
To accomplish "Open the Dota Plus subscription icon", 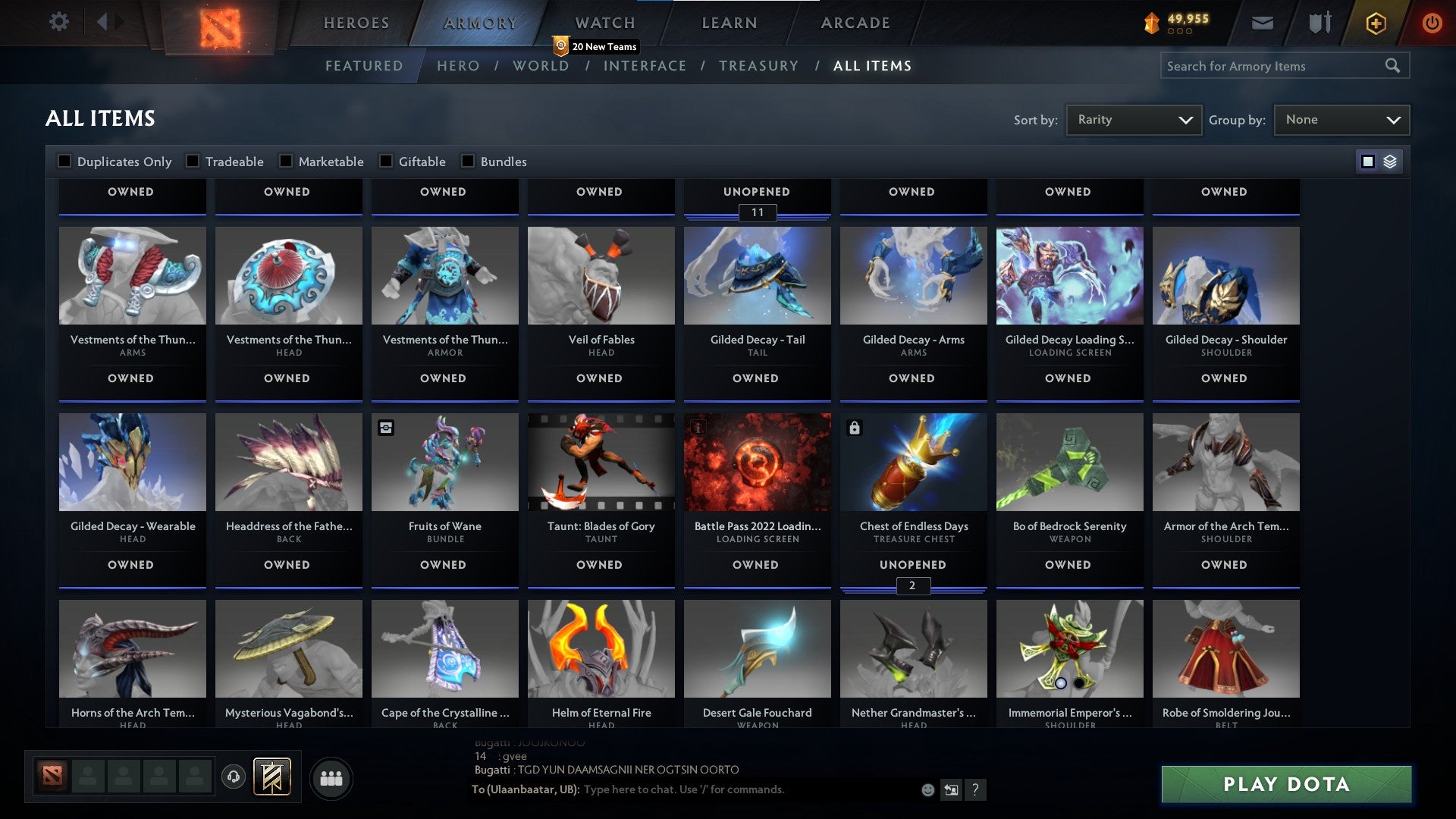I will coord(1376,23).
